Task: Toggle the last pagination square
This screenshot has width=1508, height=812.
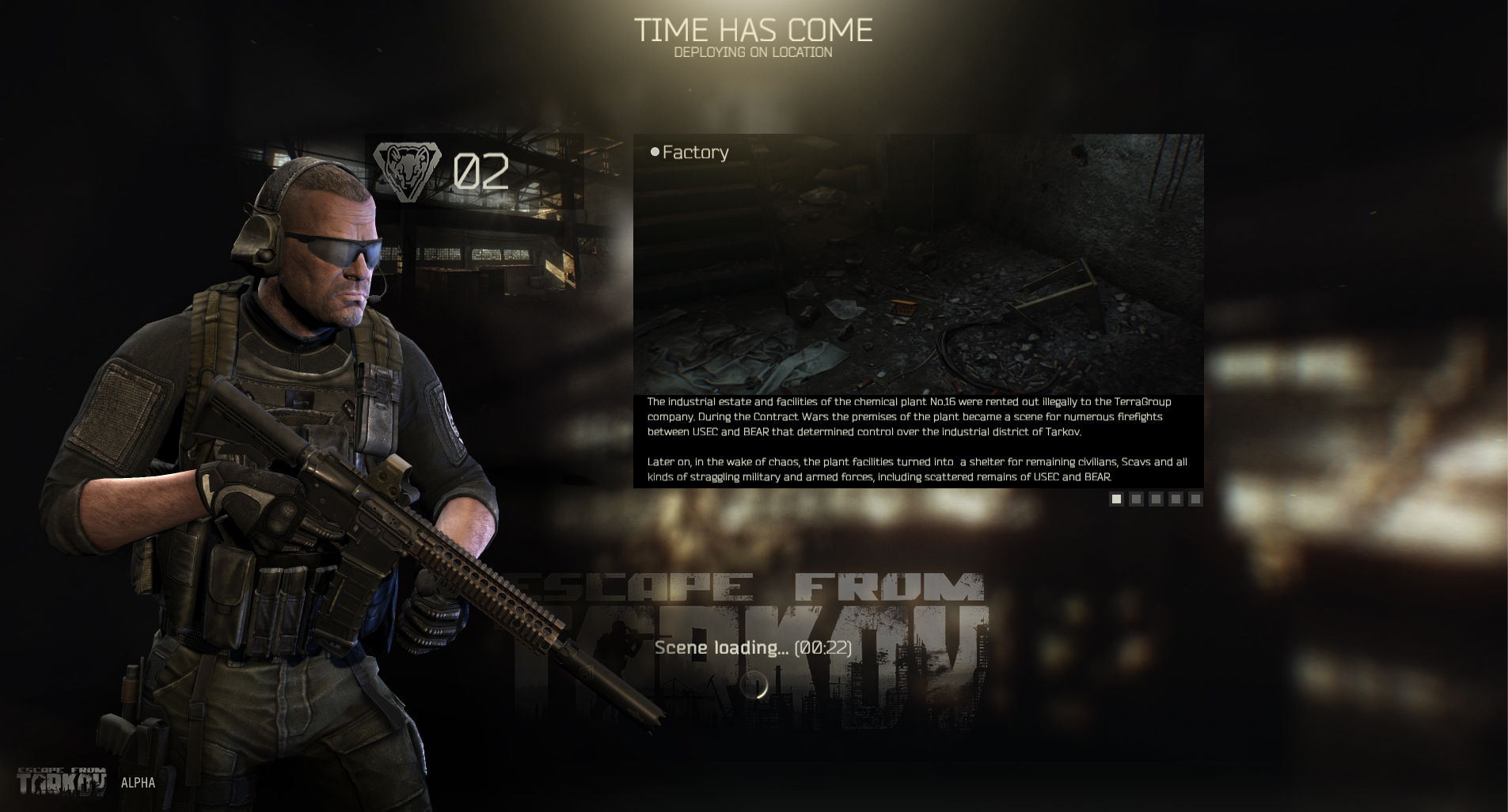Action: pyautogui.click(x=1195, y=499)
